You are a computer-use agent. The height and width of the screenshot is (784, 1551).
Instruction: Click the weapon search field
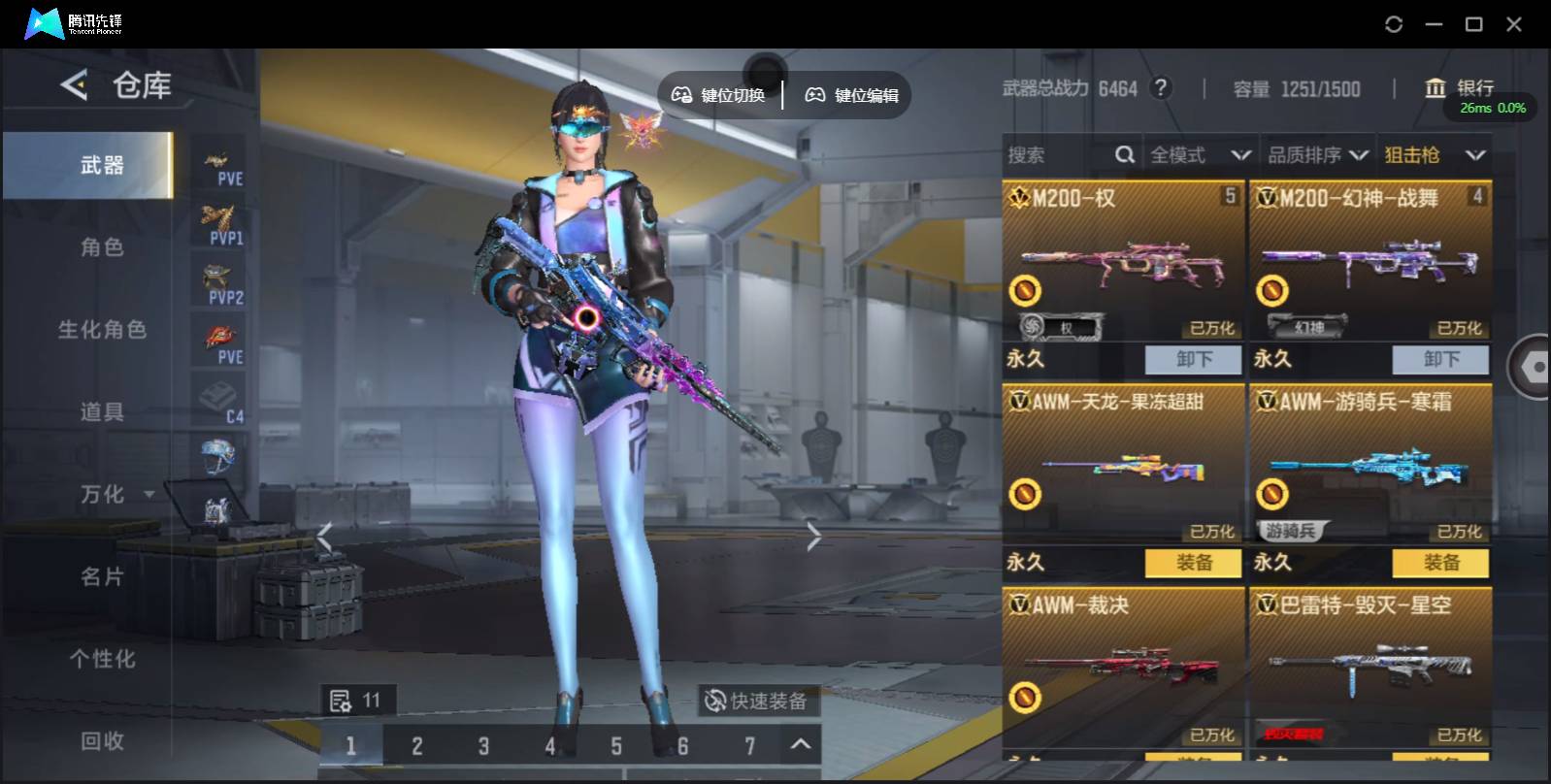tap(1058, 155)
